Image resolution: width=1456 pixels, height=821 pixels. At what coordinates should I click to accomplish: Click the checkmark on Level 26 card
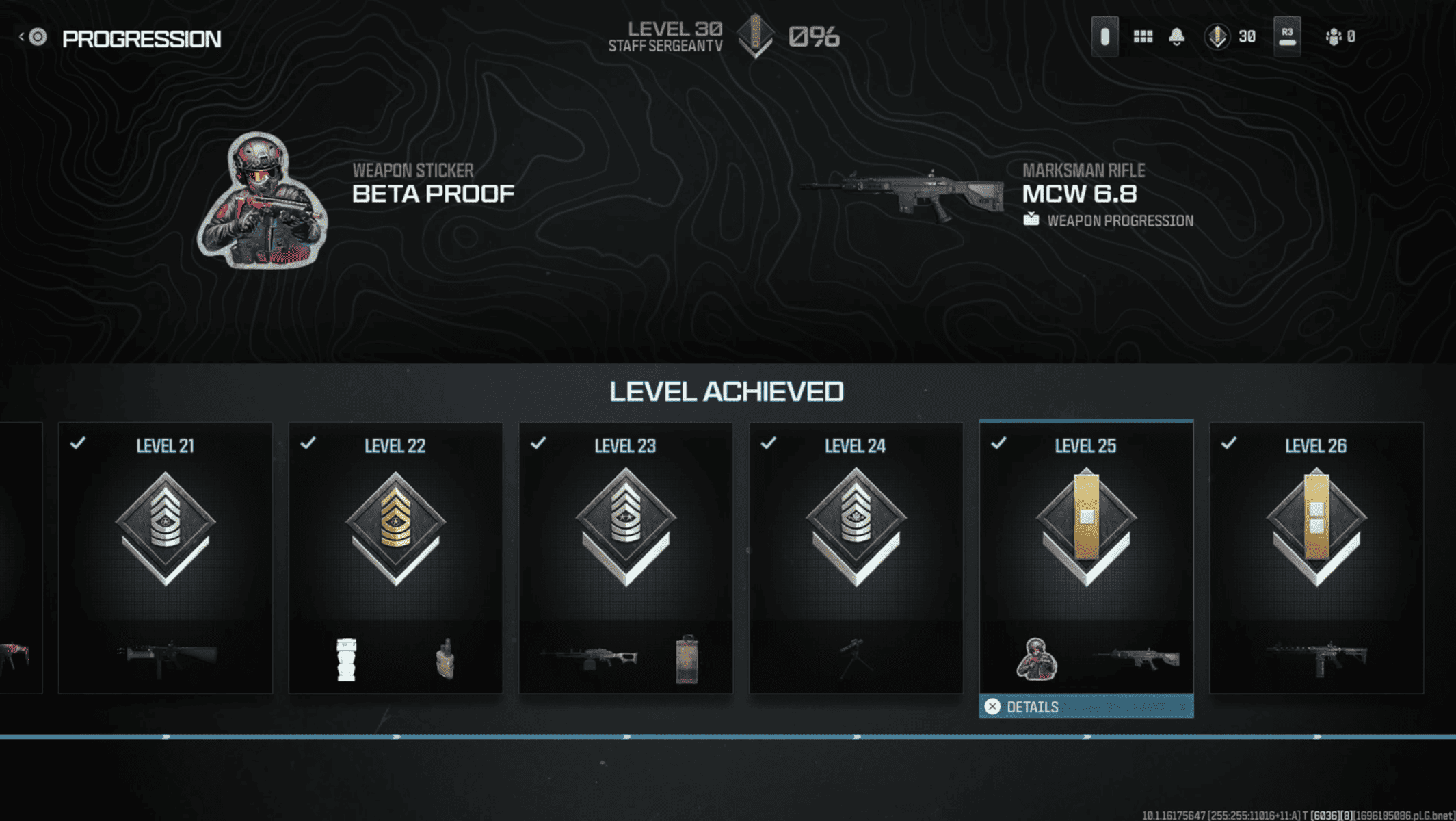pos(1230,444)
